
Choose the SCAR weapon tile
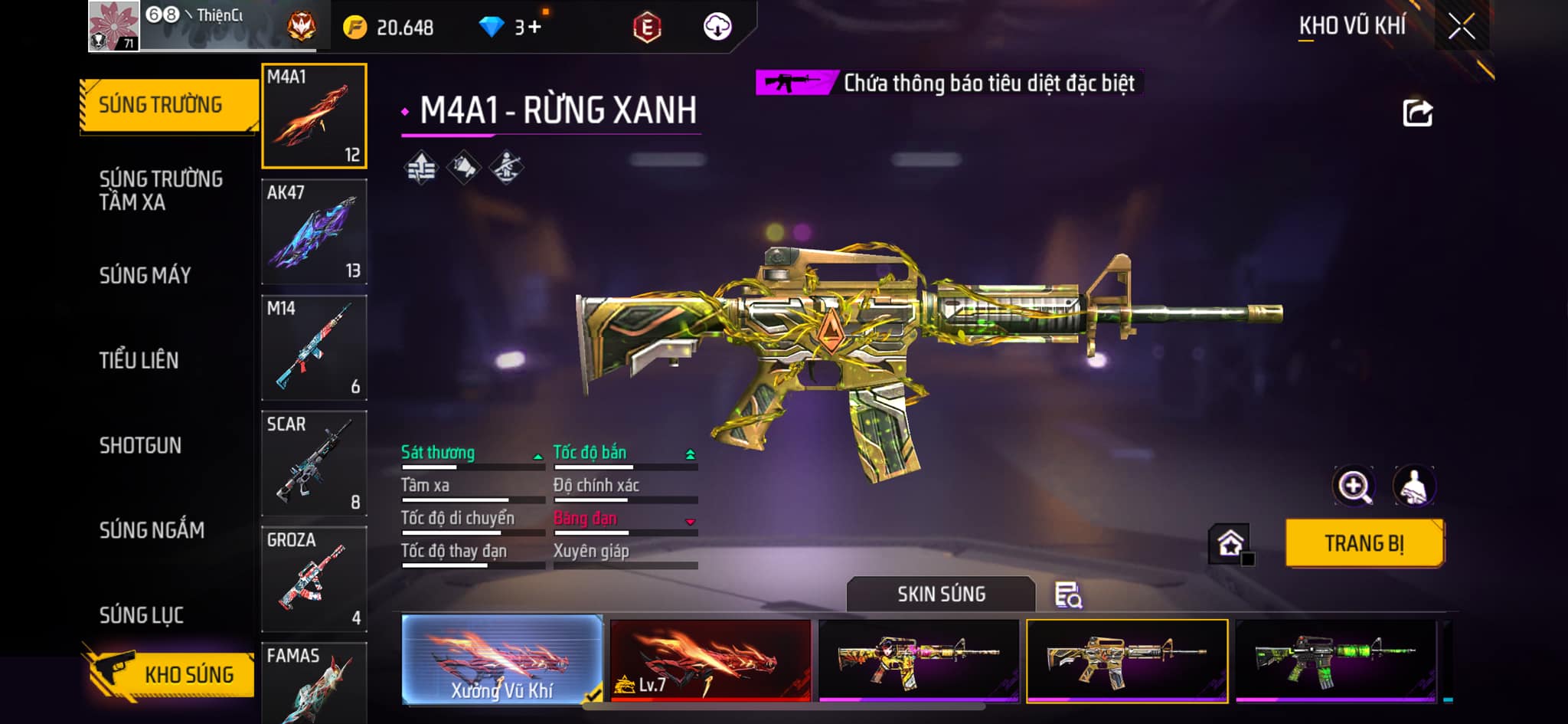click(x=314, y=464)
